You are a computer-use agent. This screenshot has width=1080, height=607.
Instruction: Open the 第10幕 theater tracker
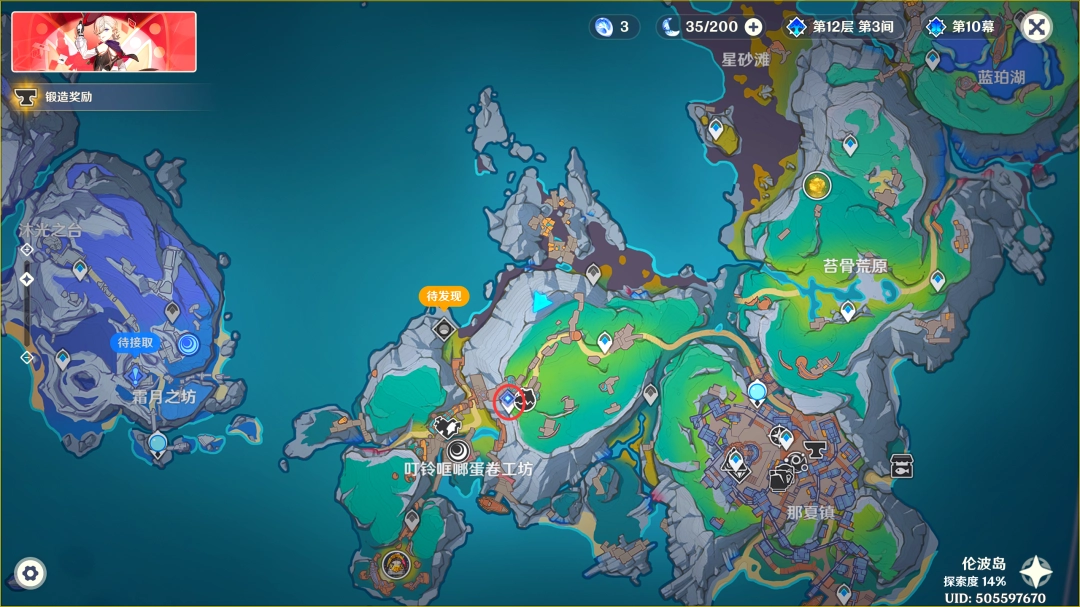pos(962,27)
